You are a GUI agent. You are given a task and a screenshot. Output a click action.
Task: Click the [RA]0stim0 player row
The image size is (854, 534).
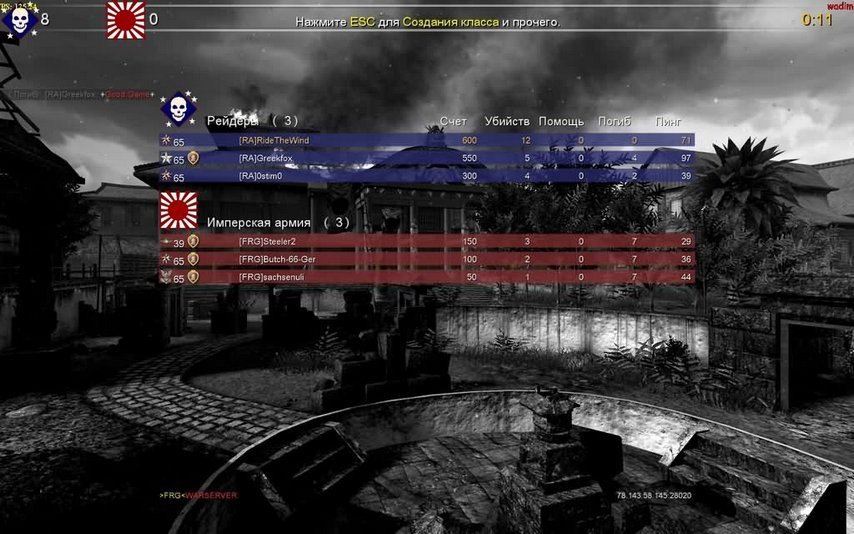[x=427, y=177]
